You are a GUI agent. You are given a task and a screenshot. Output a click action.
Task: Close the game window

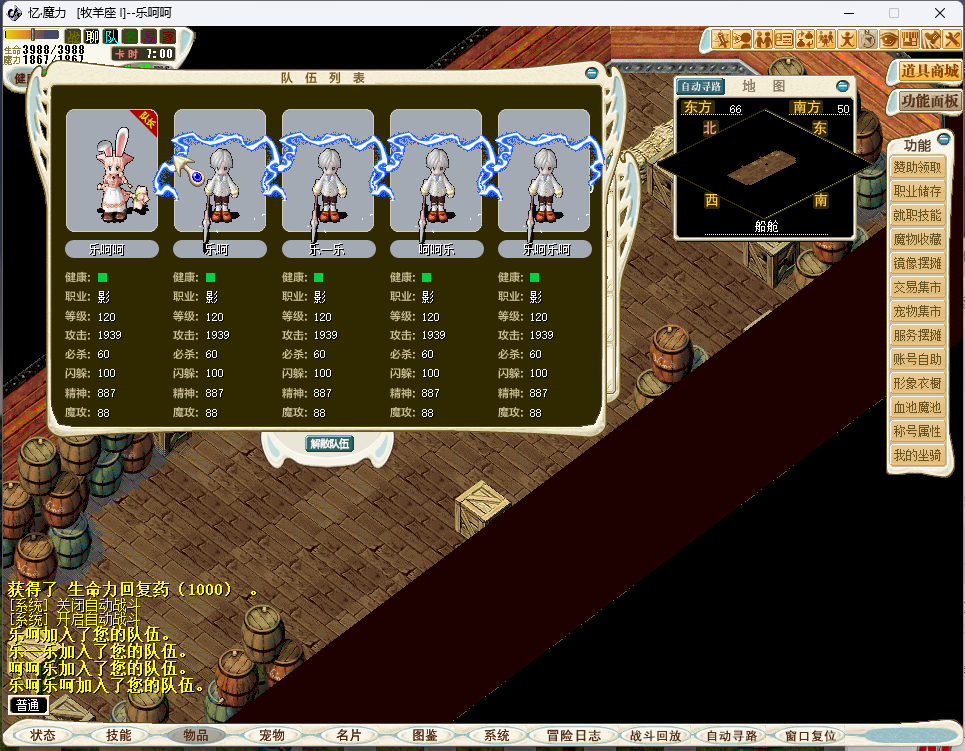coord(940,13)
